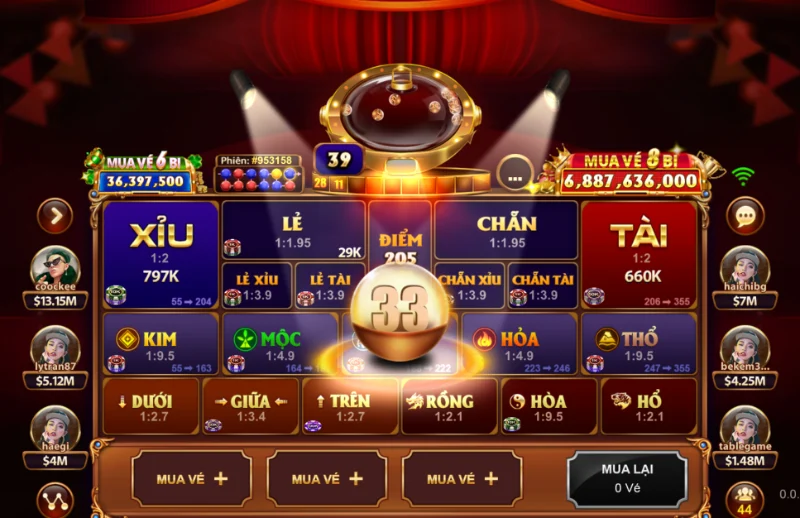800x518 pixels.
Task: Click the MUA LẠI rebuy button
Action: click(627, 478)
